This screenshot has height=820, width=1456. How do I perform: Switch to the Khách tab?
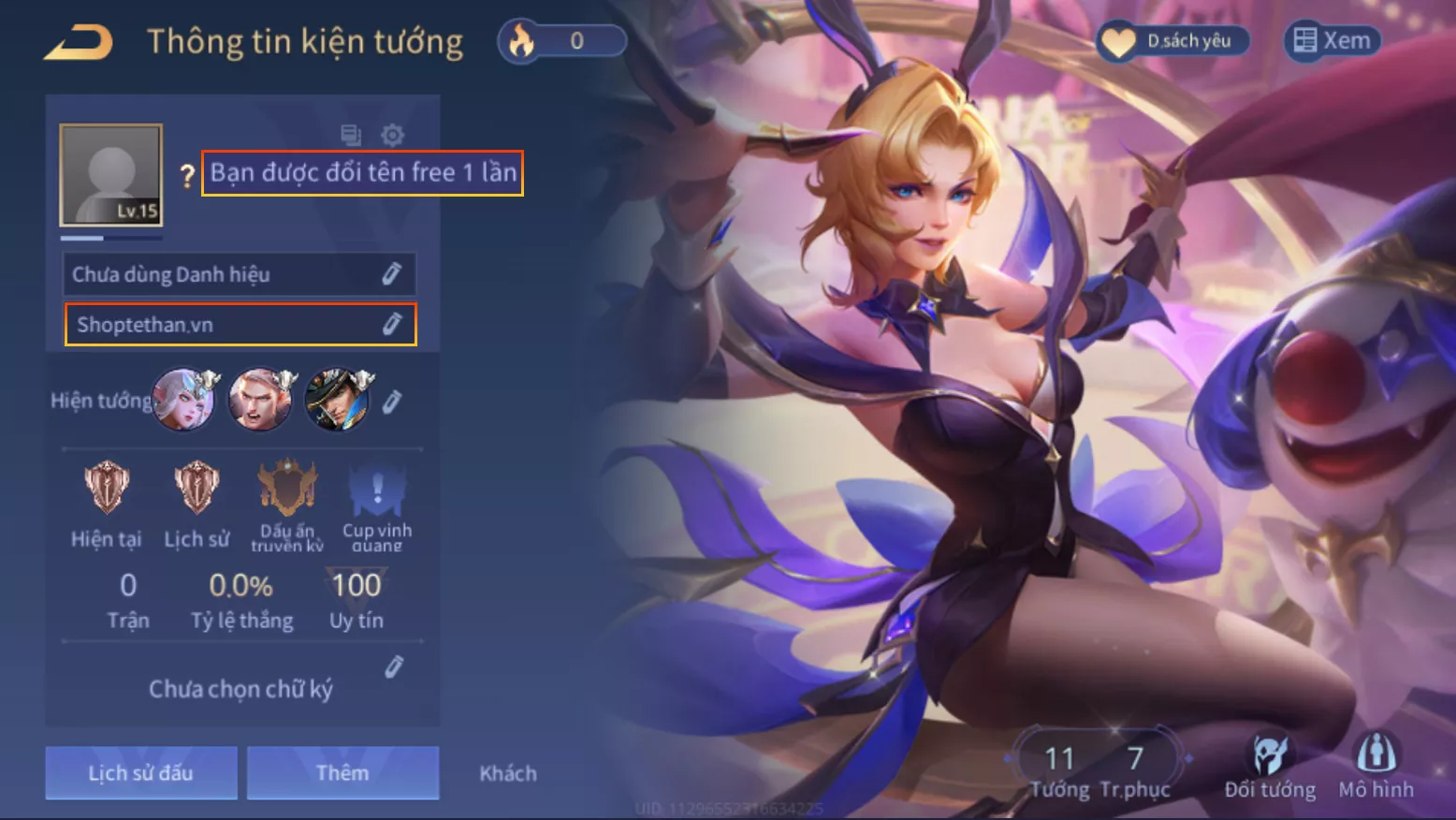(x=508, y=773)
